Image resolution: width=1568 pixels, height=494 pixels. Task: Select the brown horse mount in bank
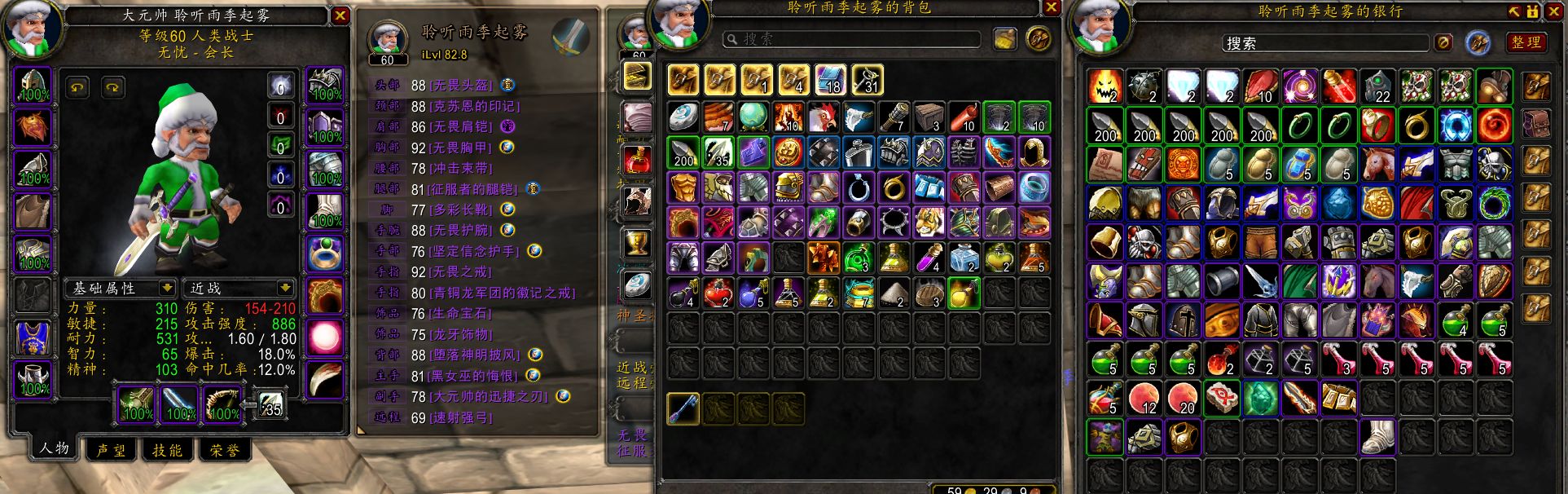coord(1378,165)
